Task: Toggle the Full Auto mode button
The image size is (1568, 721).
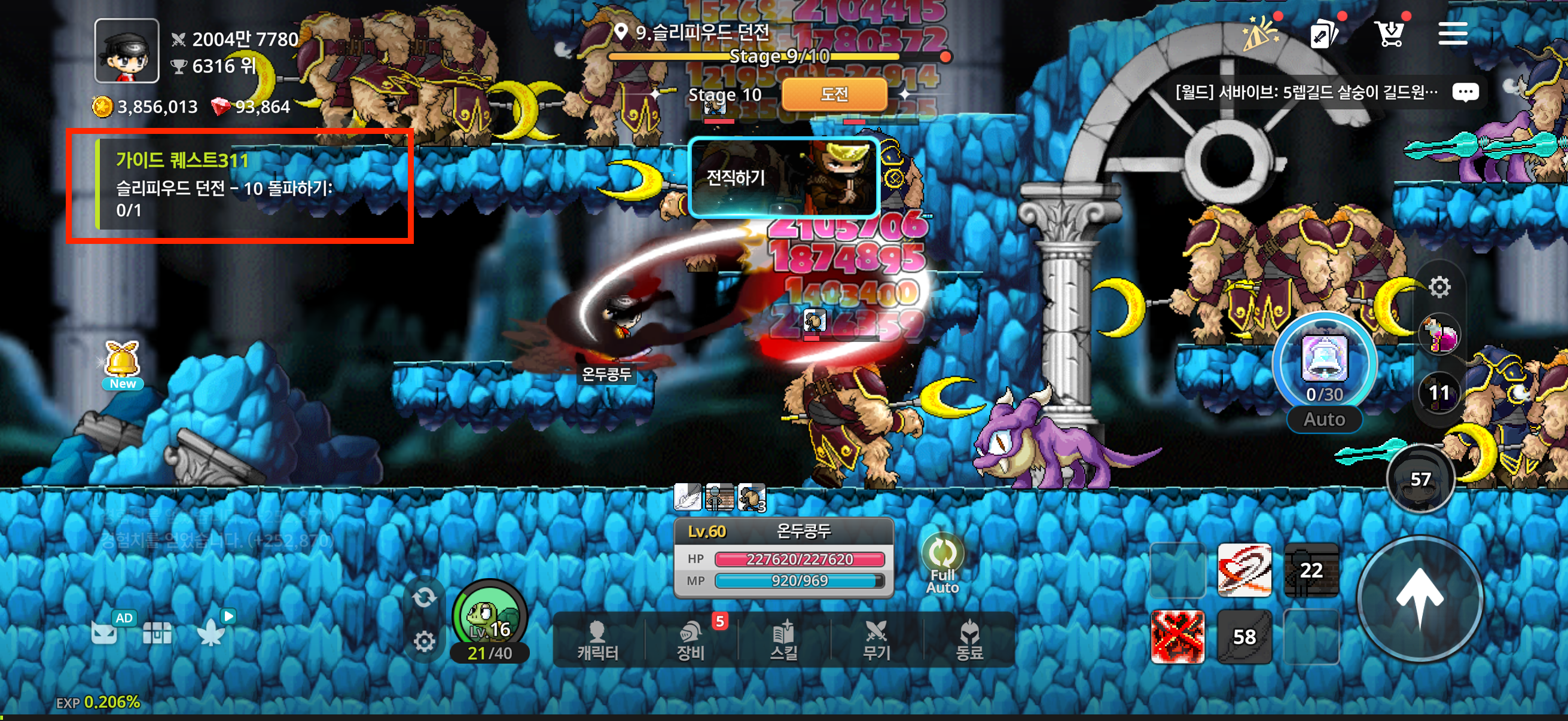Action: pyautogui.click(x=942, y=562)
